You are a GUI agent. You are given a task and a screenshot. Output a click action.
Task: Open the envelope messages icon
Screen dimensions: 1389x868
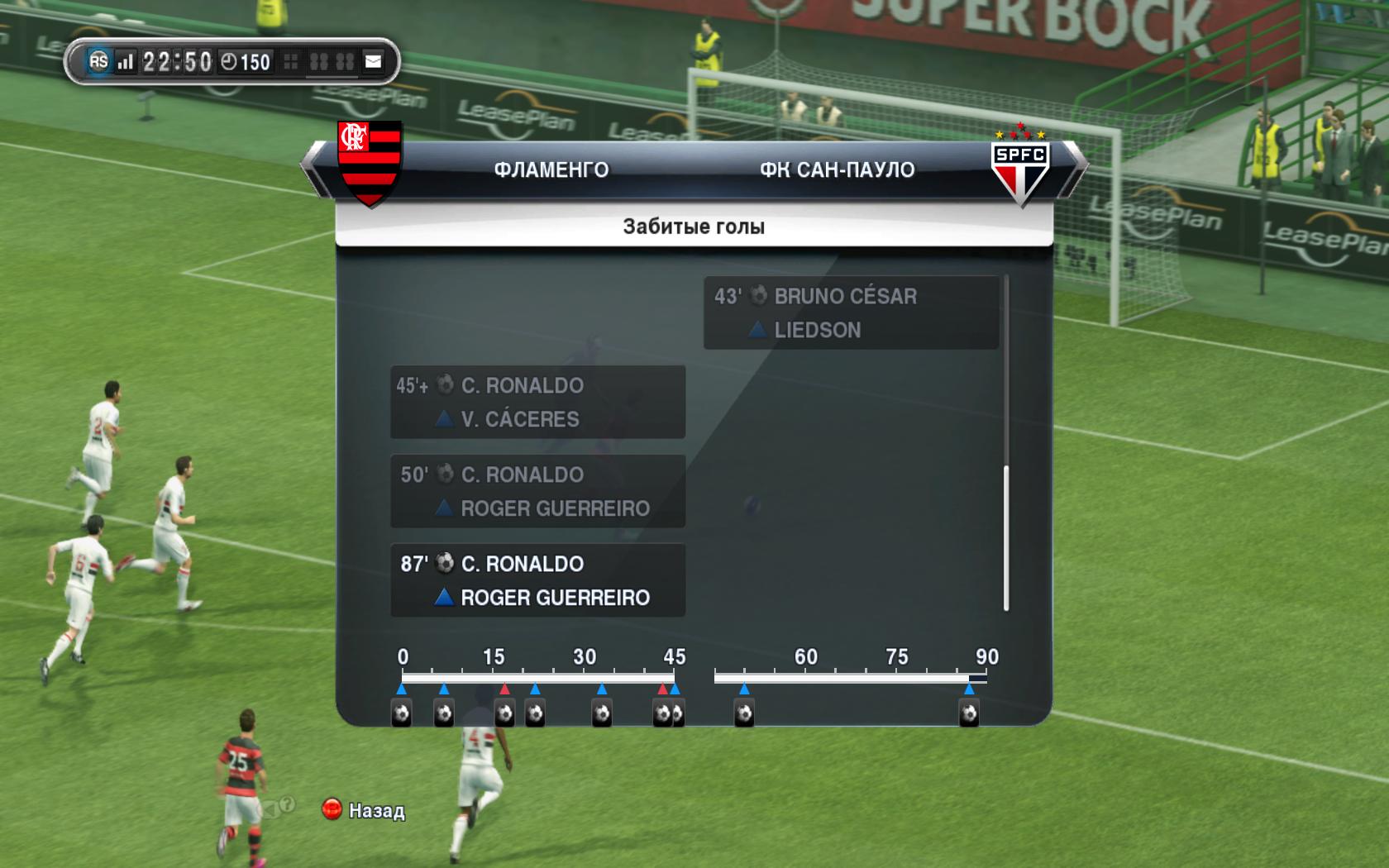pyautogui.click(x=374, y=61)
